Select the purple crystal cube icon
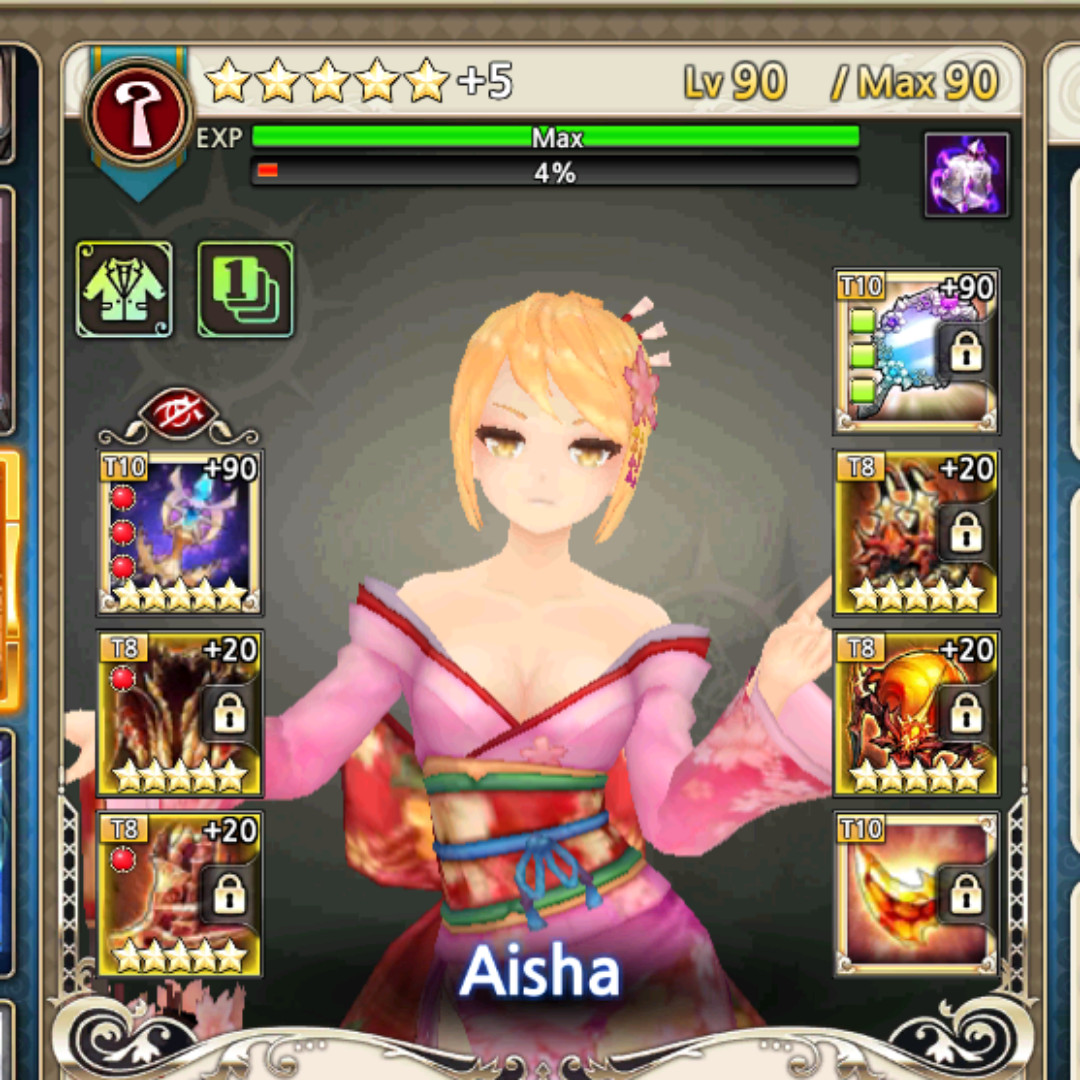Viewport: 1080px width, 1080px height. click(x=966, y=175)
